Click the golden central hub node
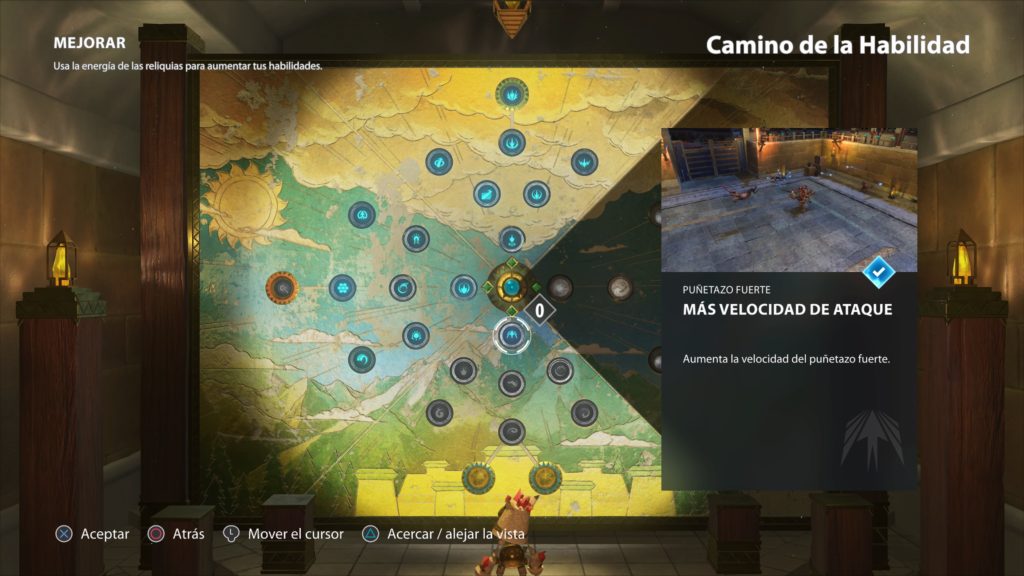 click(511, 288)
